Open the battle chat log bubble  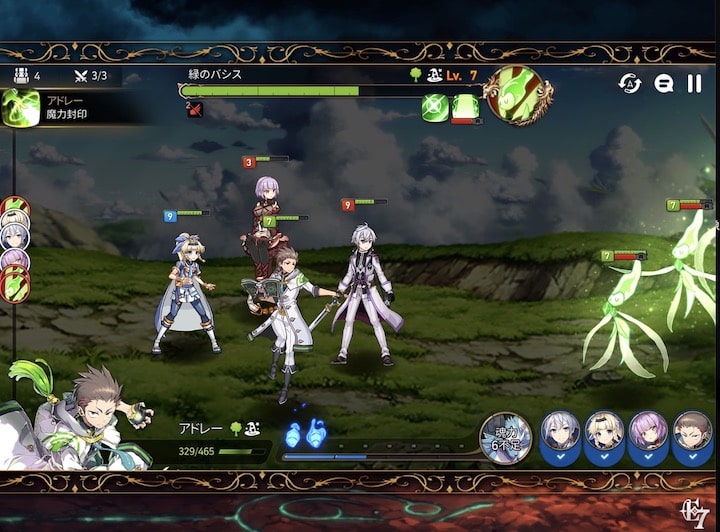pos(663,84)
